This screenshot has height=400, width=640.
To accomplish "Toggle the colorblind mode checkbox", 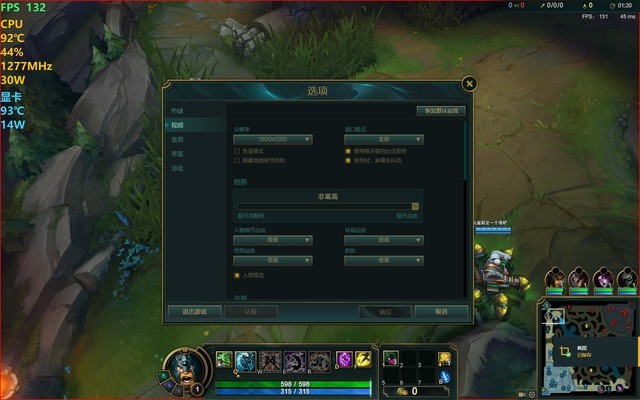I will click(x=237, y=151).
